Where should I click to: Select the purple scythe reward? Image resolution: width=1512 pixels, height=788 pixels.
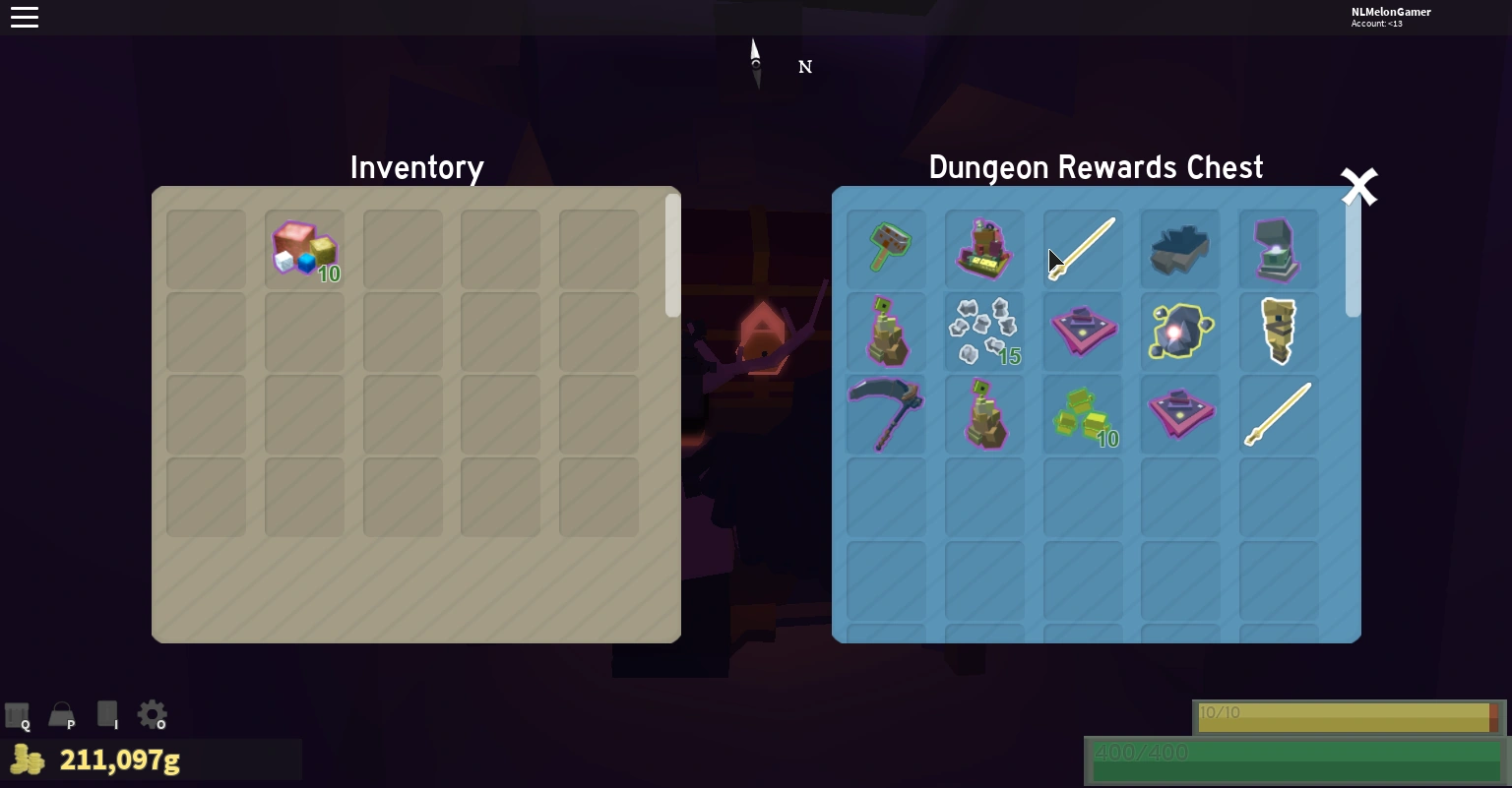(x=886, y=414)
